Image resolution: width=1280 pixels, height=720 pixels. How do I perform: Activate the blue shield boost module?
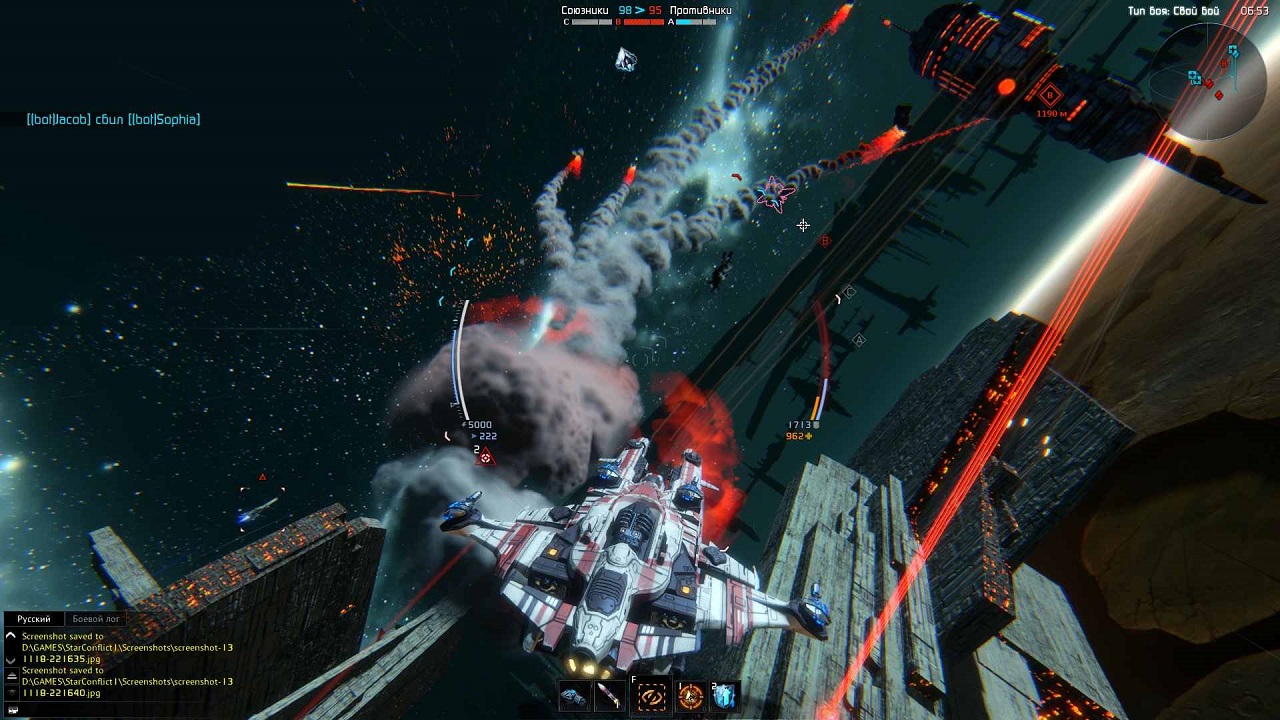725,696
